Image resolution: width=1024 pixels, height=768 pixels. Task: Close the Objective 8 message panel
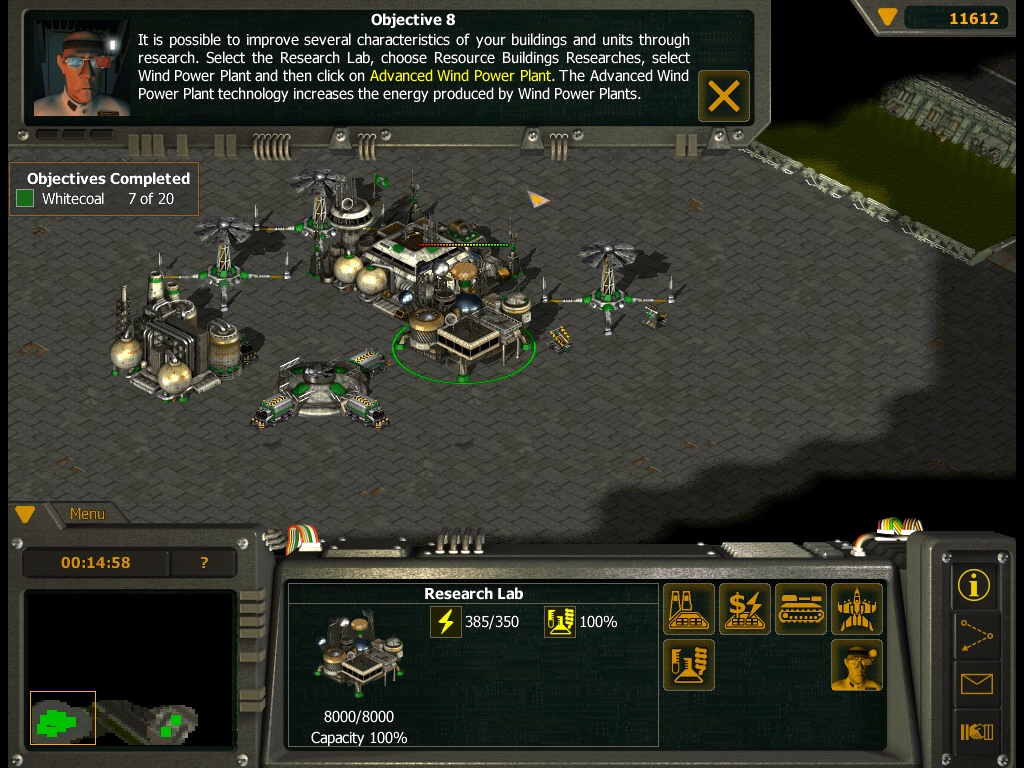tap(723, 96)
